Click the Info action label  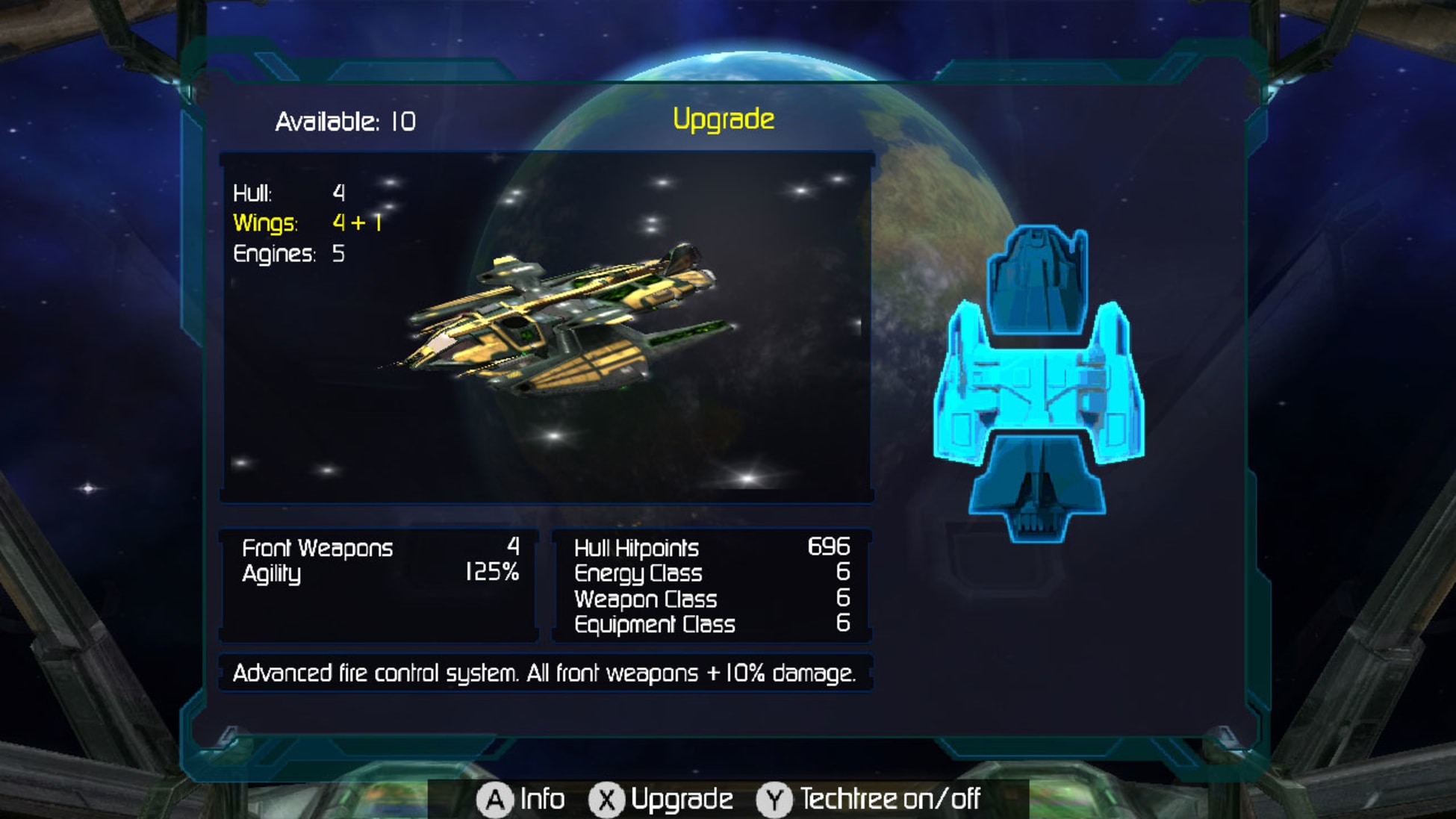click(541, 799)
